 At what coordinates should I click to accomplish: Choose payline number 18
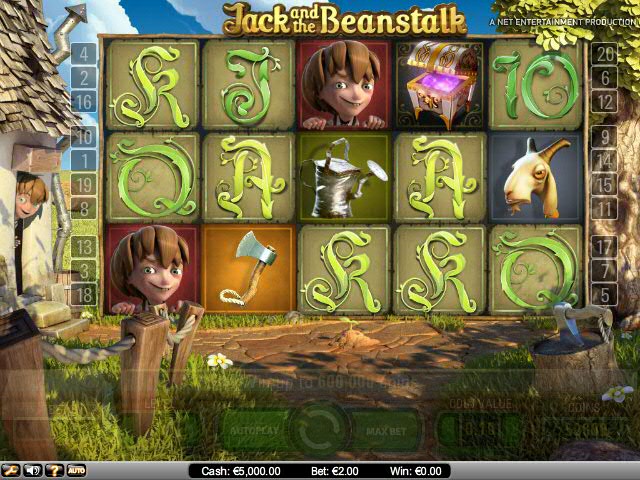coord(83,294)
